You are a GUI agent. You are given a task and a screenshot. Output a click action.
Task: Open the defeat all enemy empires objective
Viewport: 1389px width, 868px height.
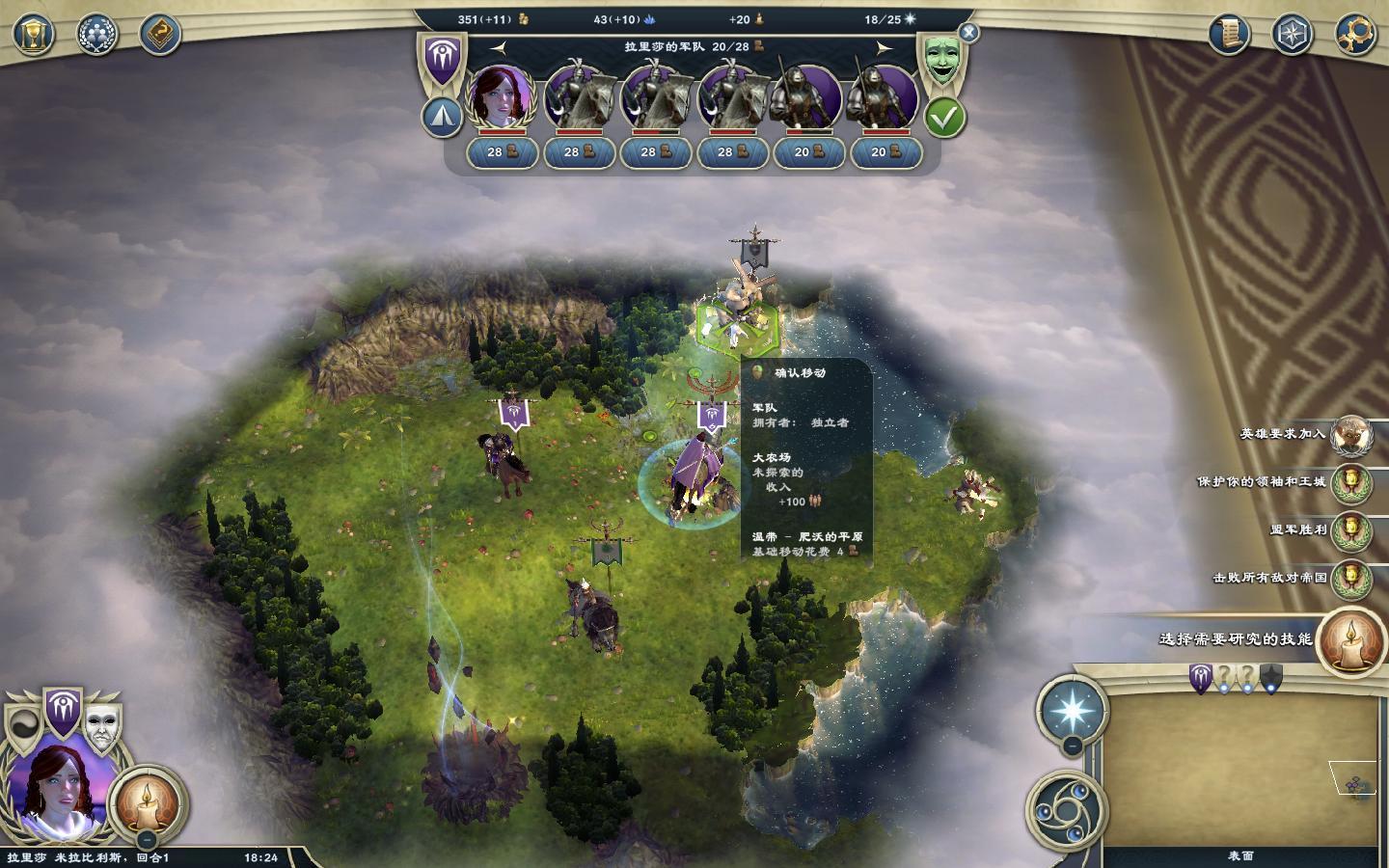click(x=1351, y=577)
